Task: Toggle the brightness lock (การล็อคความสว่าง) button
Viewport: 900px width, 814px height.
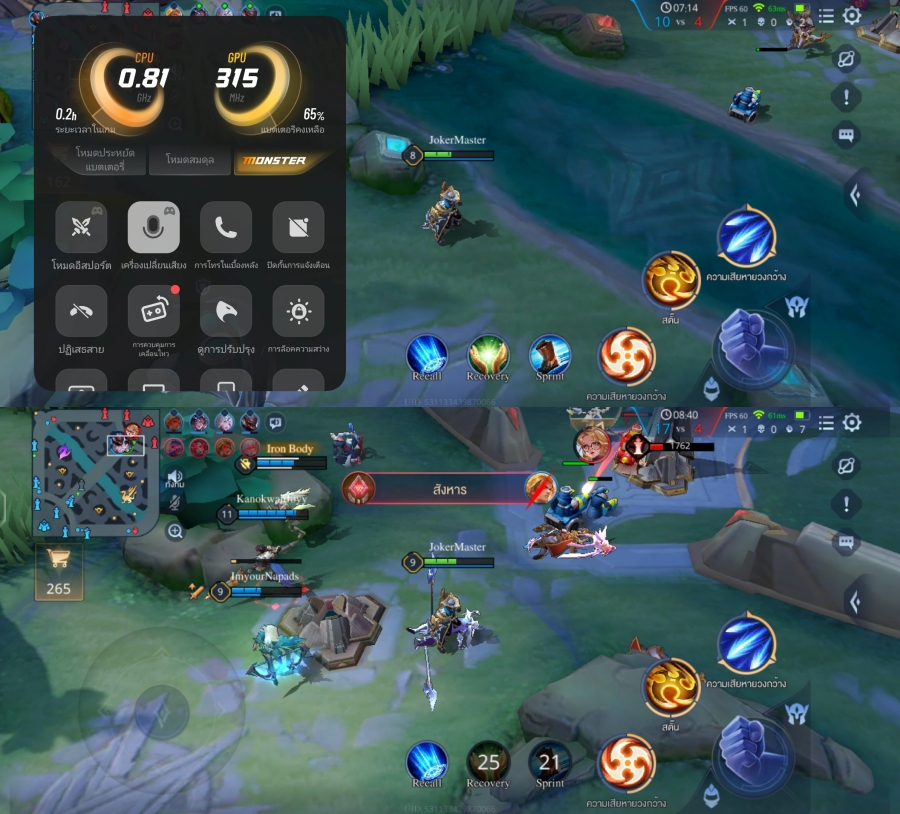Action: [298, 311]
